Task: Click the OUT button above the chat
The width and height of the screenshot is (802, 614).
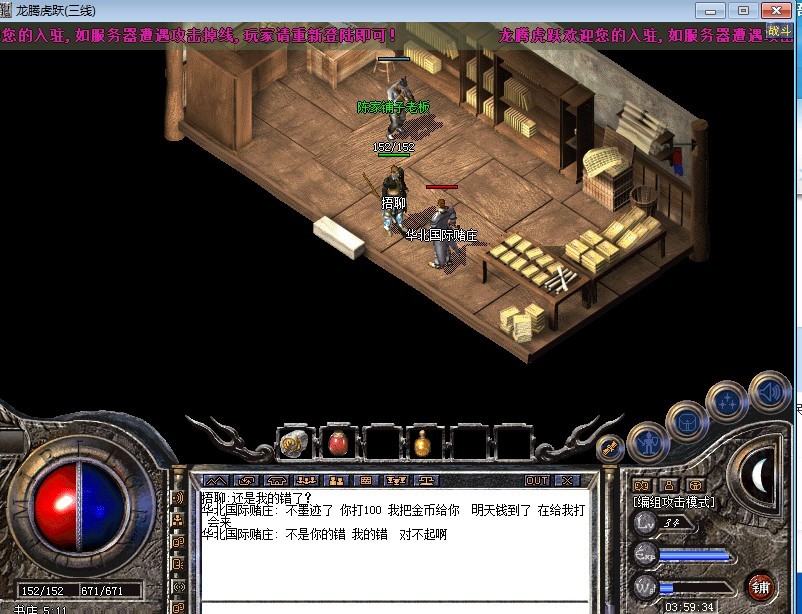Action: coord(537,481)
